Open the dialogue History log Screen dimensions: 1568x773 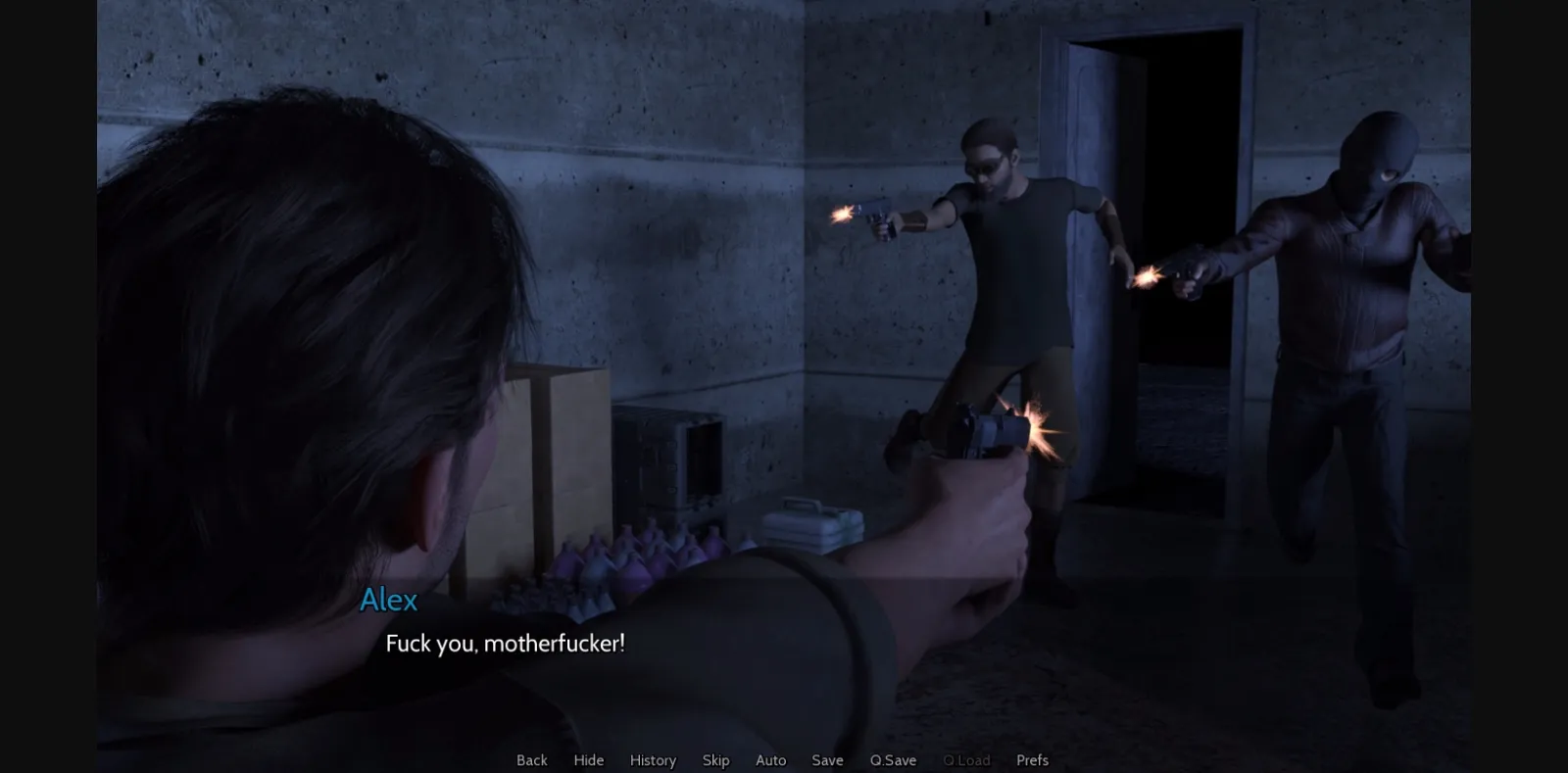point(653,760)
